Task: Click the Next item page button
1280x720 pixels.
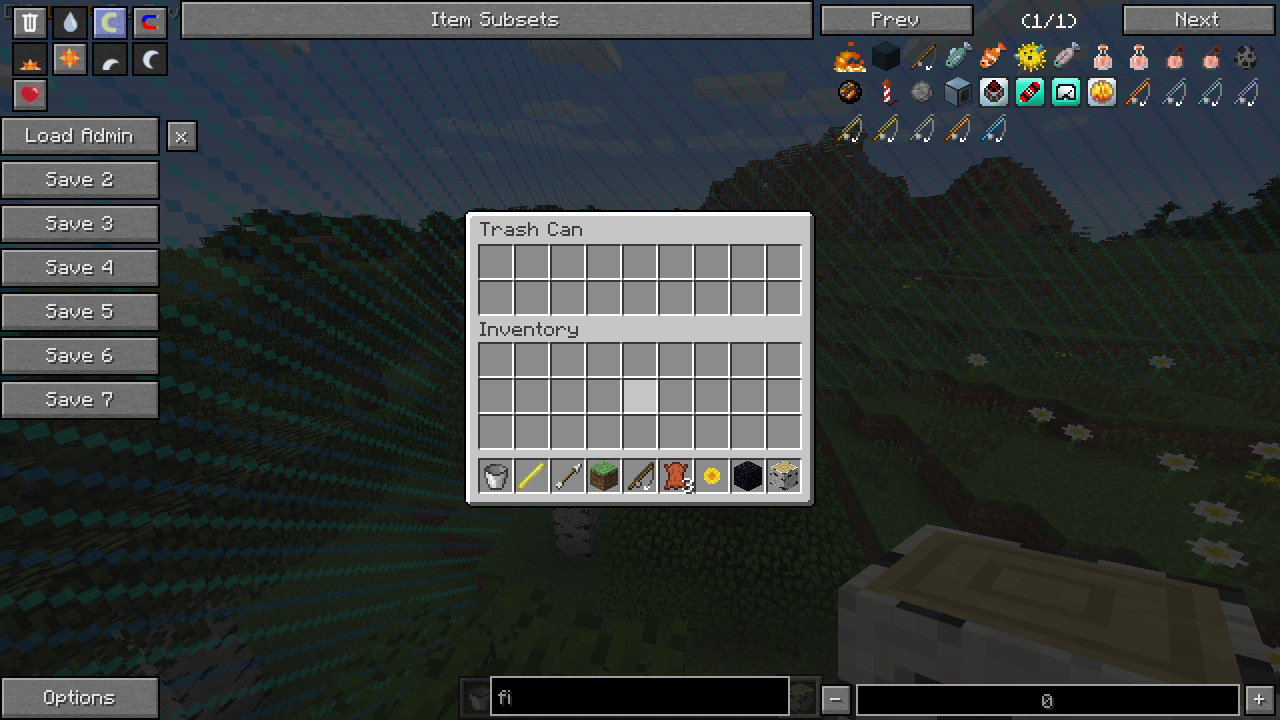Action: tap(1198, 20)
